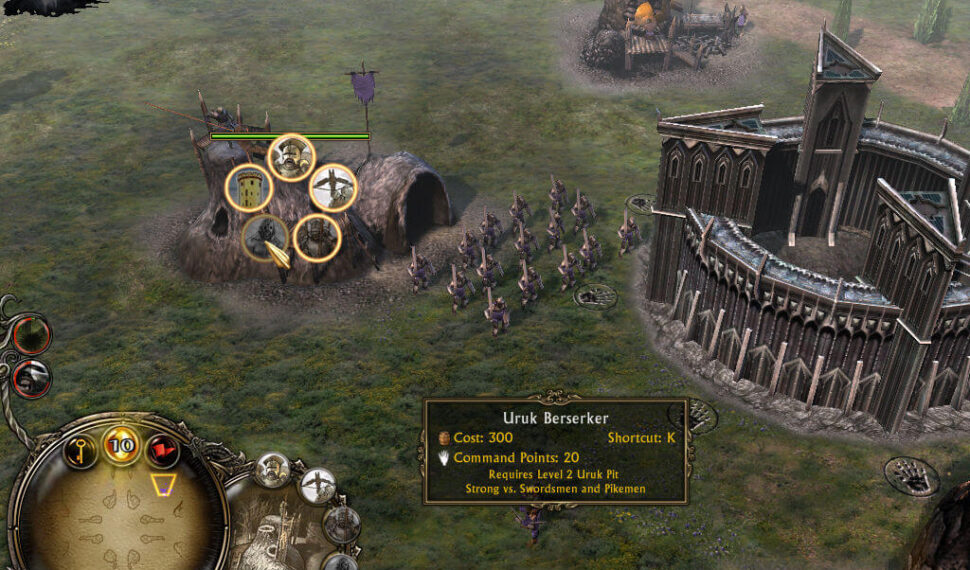Activate the red flag button above the minimap
The image size is (970, 570).
(x=162, y=451)
